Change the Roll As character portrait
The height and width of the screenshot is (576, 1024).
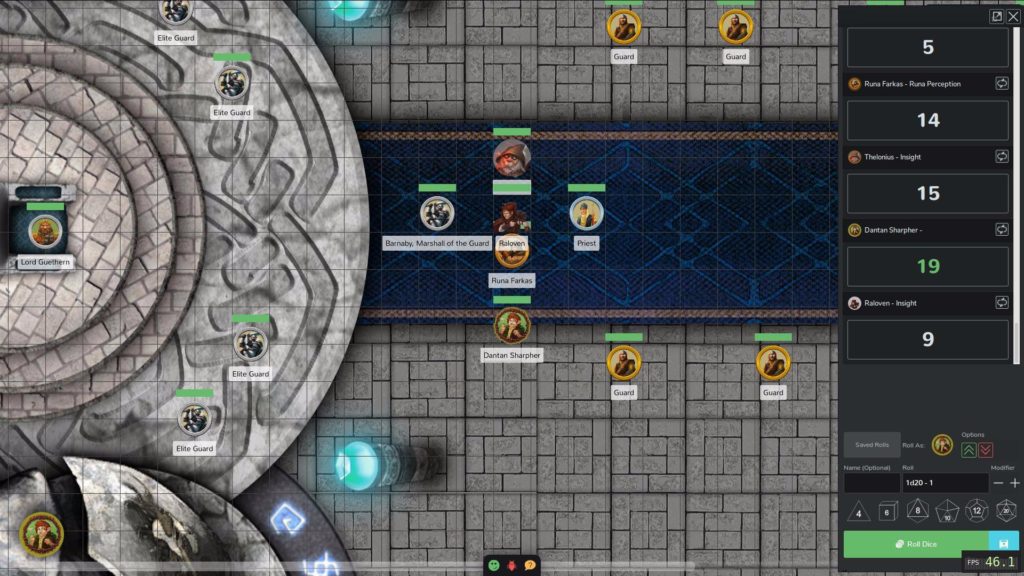pos(941,445)
